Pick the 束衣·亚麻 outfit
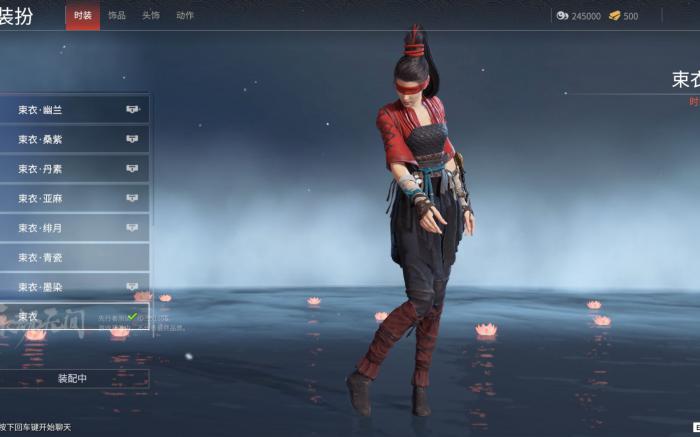The image size is (700, 437). coord(75,198)
